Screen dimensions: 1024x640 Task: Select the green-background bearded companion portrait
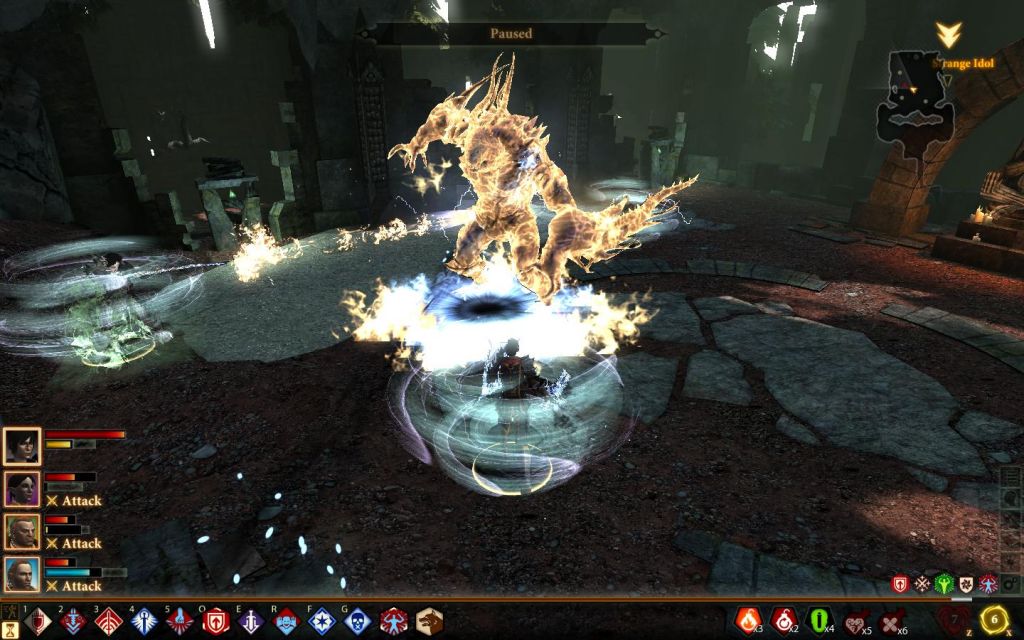pyautogui.click(x=21, y=532)
